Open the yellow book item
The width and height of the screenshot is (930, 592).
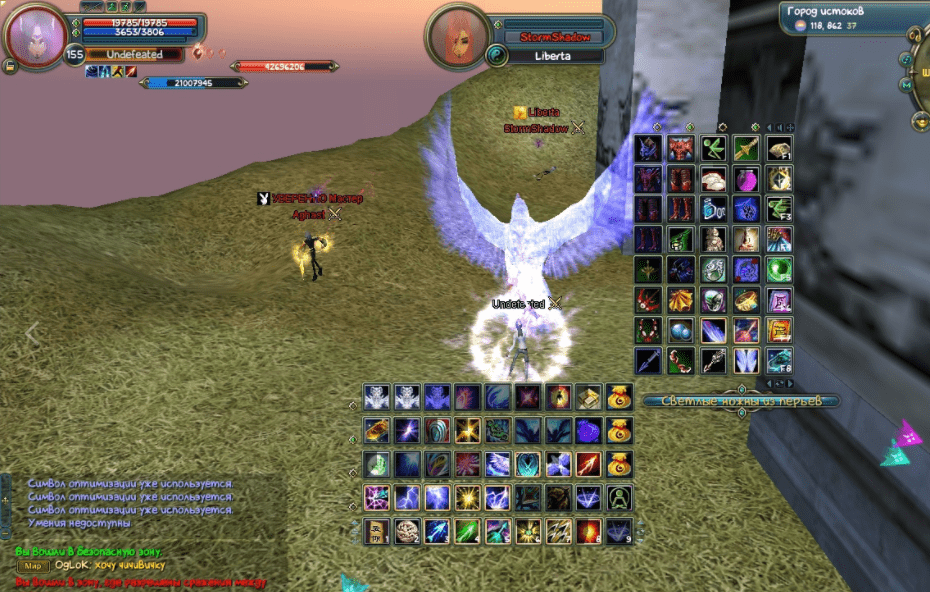point(779,330)
